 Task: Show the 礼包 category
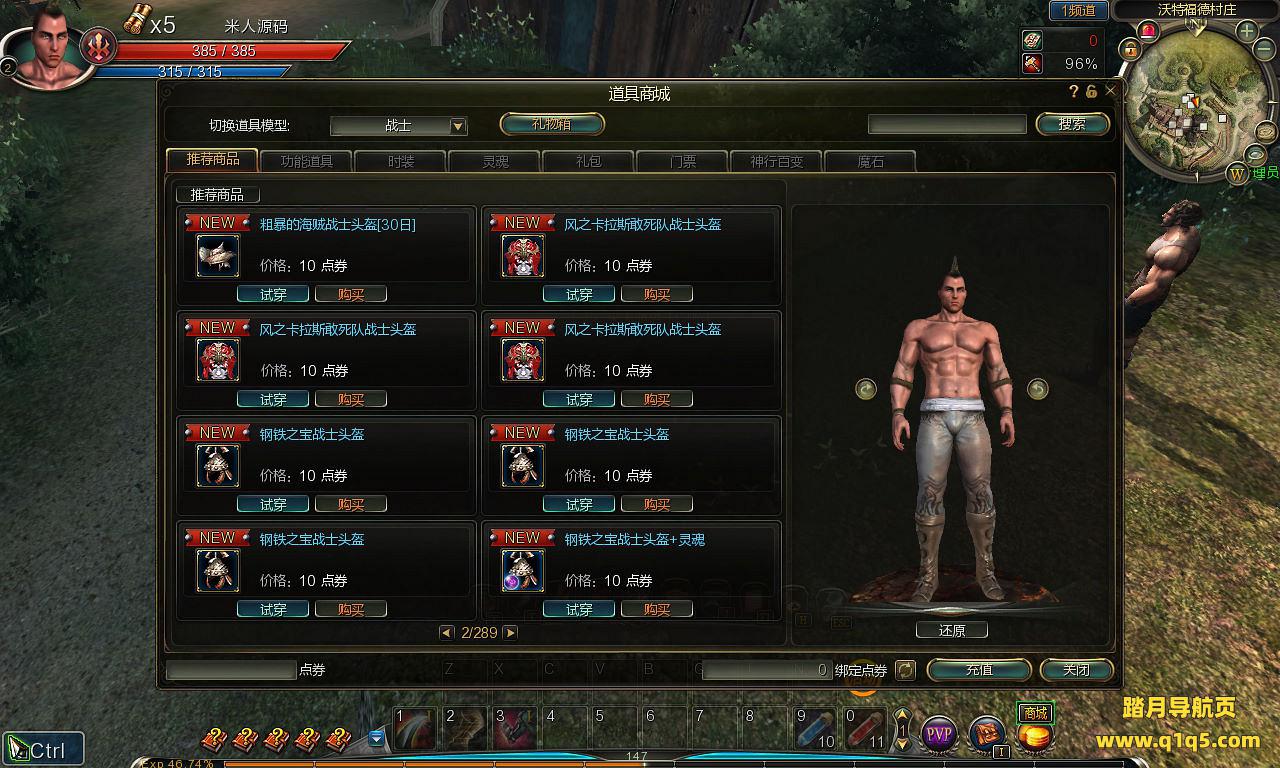(x=588, y=161)
